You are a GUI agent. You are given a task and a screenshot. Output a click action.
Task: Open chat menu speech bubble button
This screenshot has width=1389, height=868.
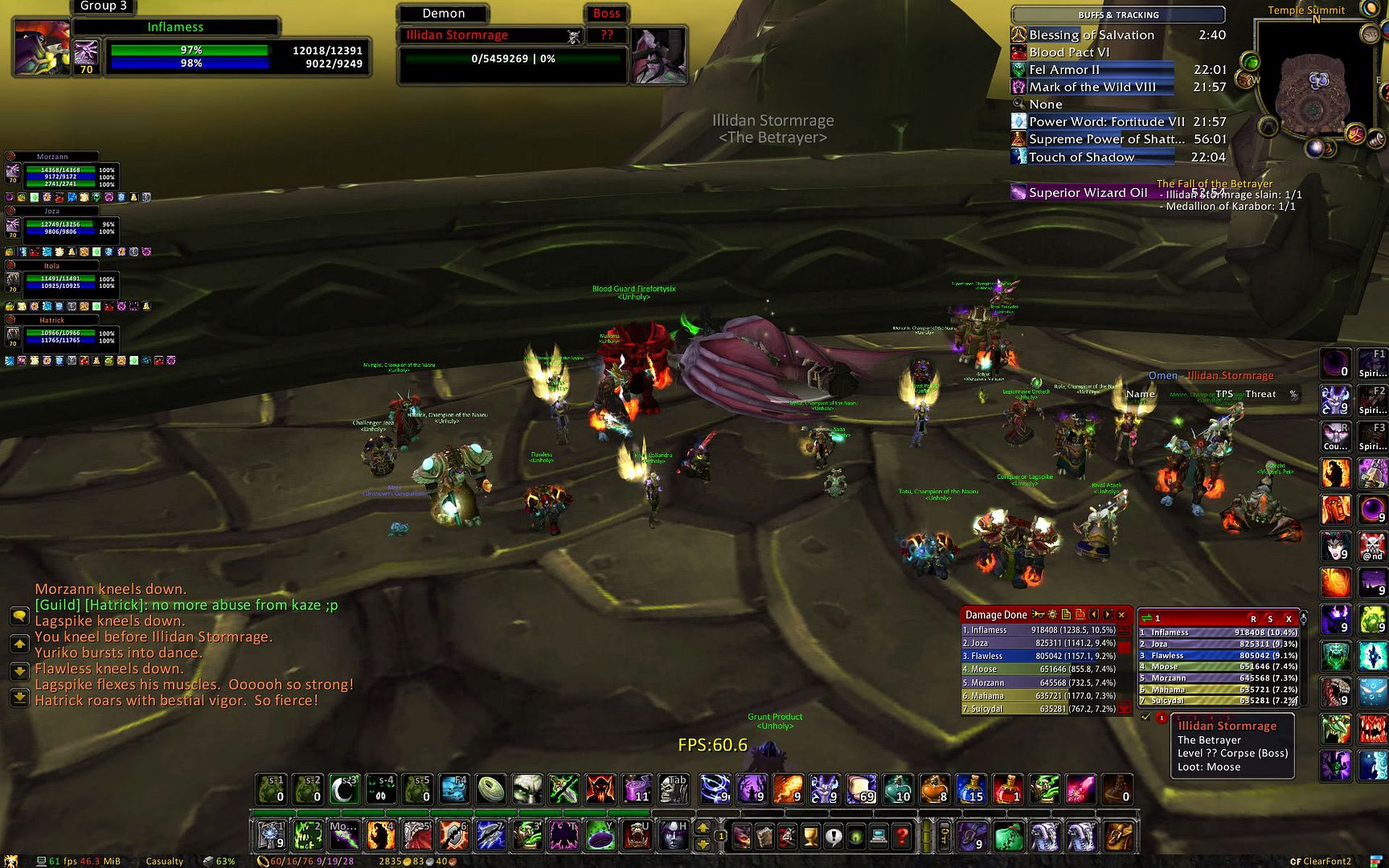tap(19, 616)
